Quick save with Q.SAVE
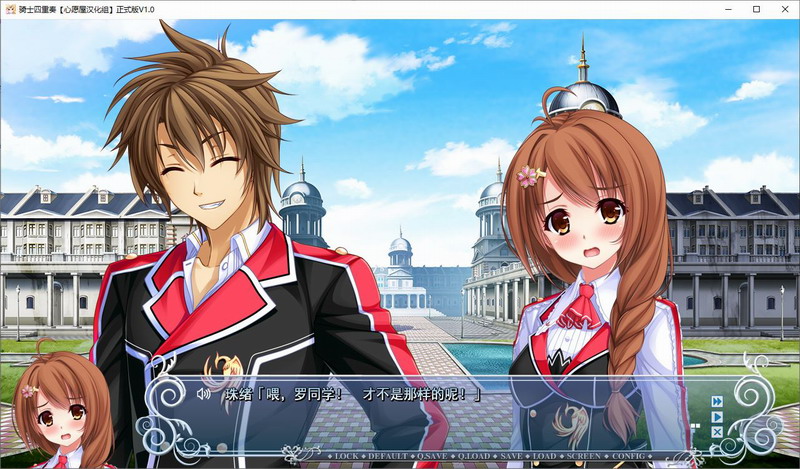The image size is (800, 469). [434, 456]
